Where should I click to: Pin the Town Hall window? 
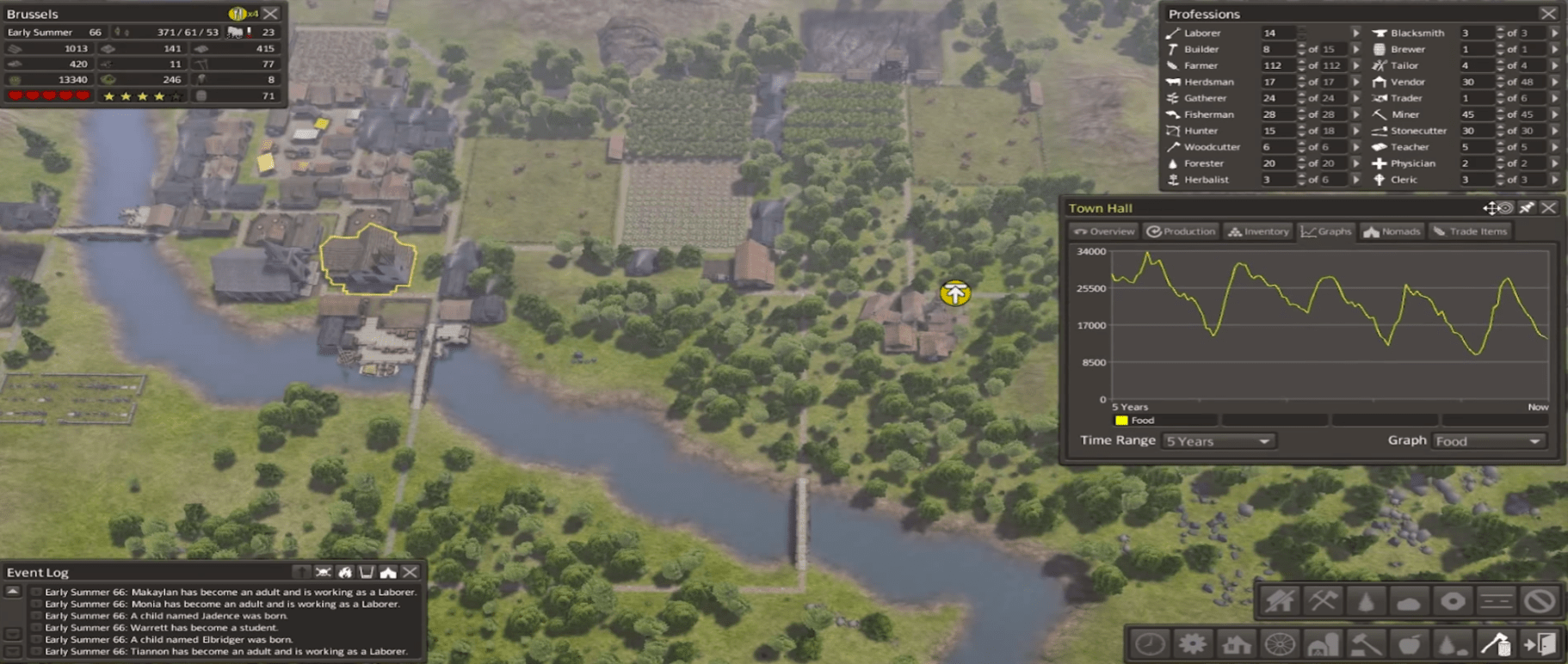[x=1526, y=208]
